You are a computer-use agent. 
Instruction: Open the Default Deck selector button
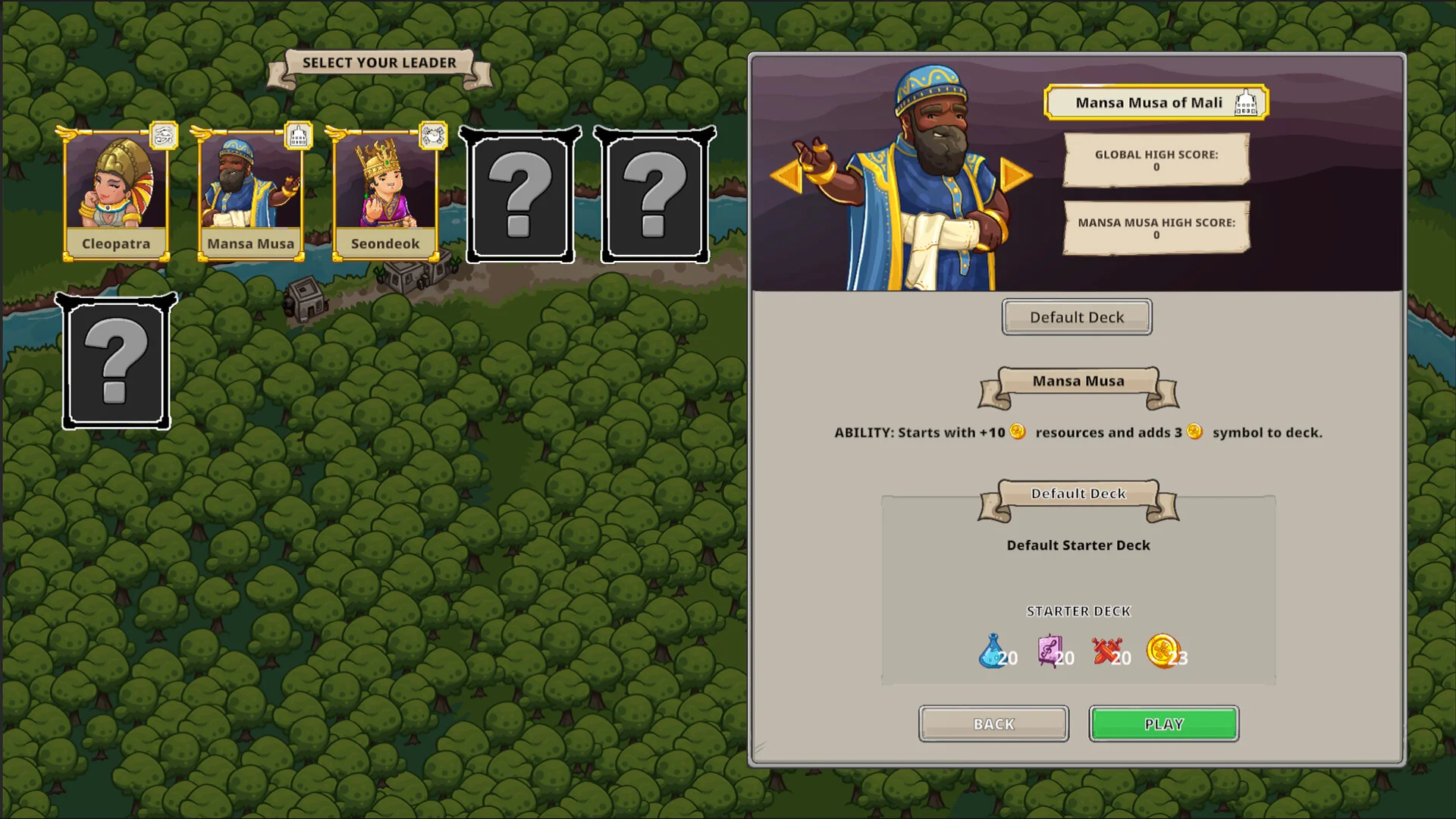coord(1076,317)
